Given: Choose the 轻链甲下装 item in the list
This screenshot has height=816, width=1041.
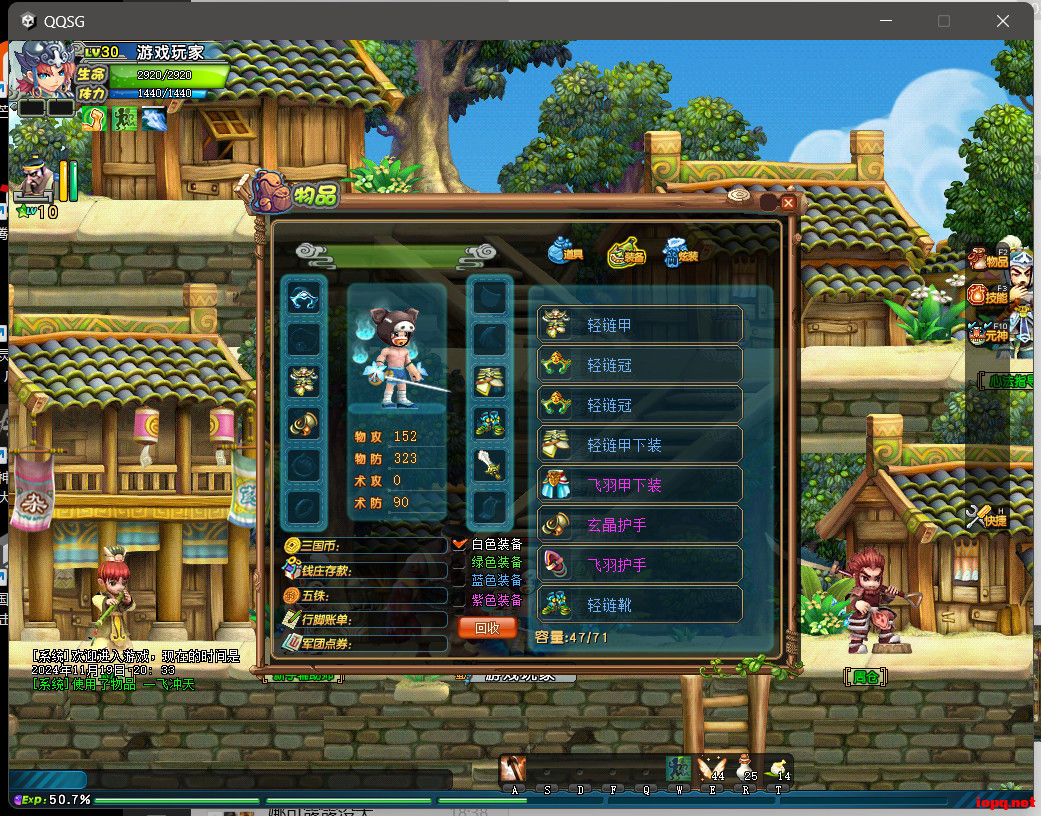Looking at the screenshot, I should (640, 445).
